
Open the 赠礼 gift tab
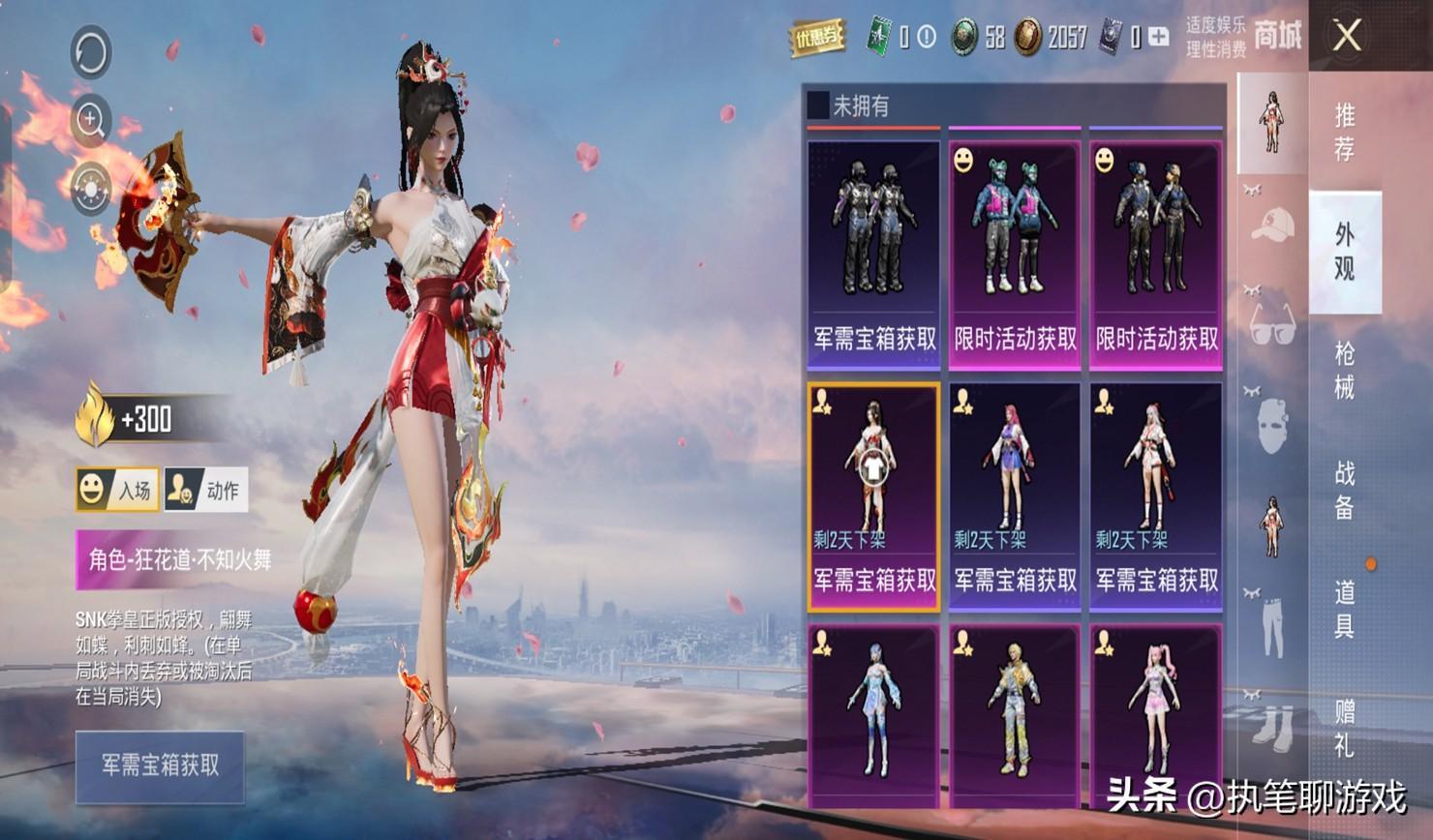coord(1344,728)
